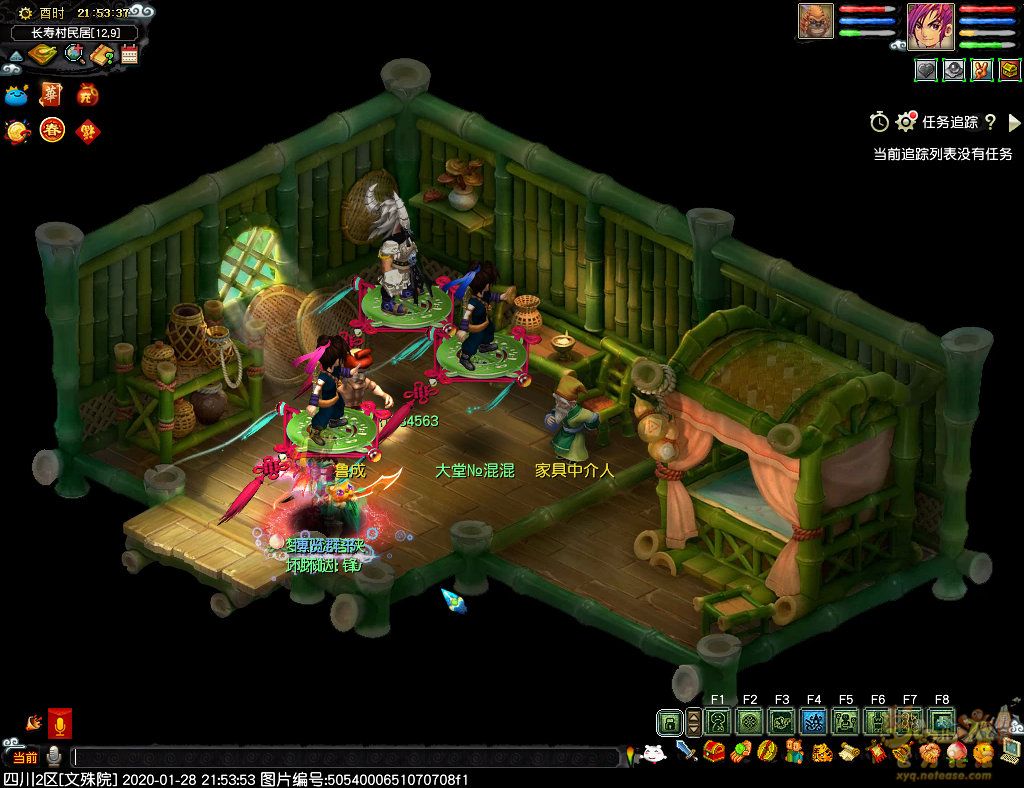Toggle the hotbar lock button

click(x=669, y=721)
